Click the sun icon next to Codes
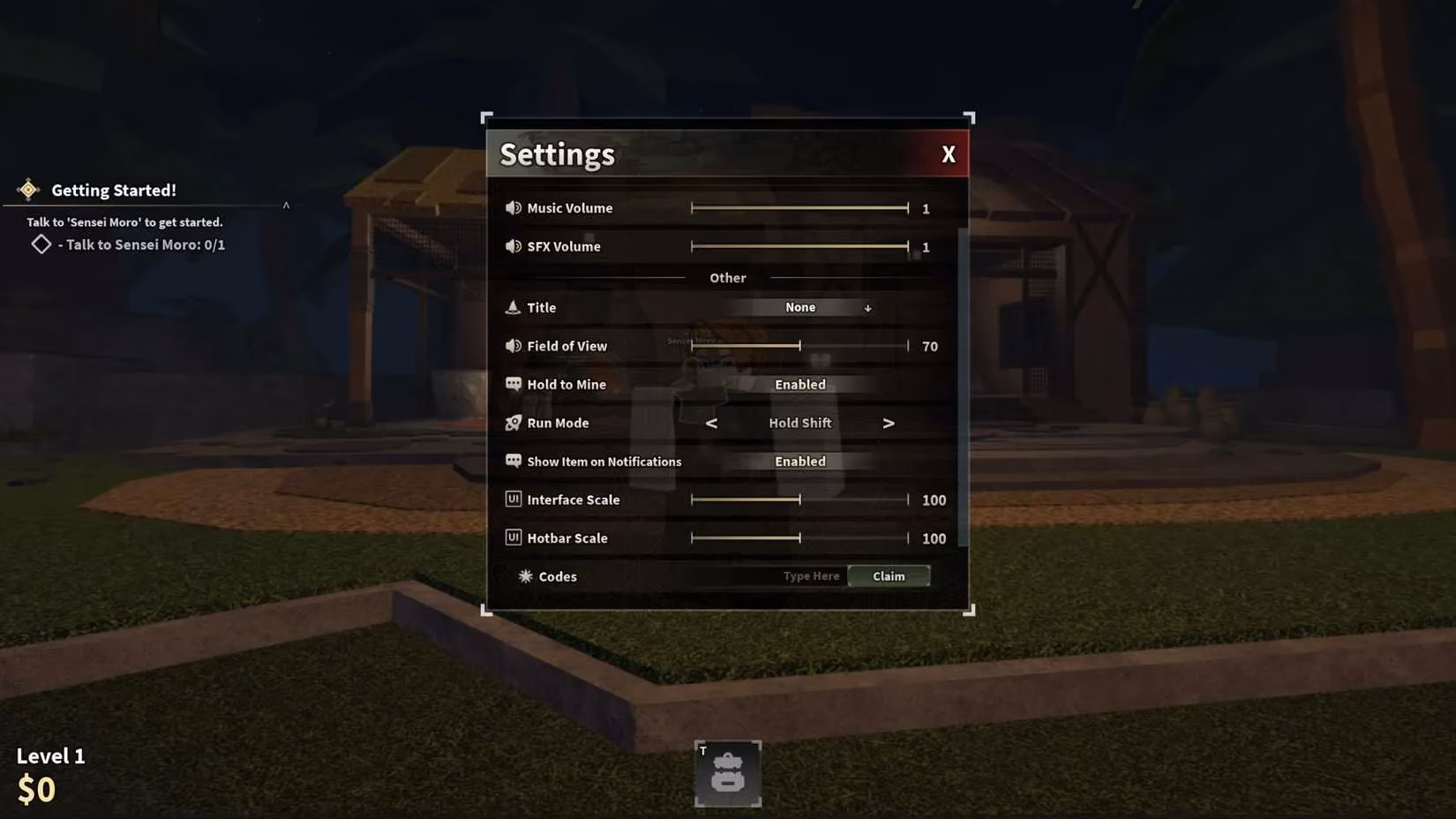The height and width of the screenshot is (819, 1456). [526, 576]
